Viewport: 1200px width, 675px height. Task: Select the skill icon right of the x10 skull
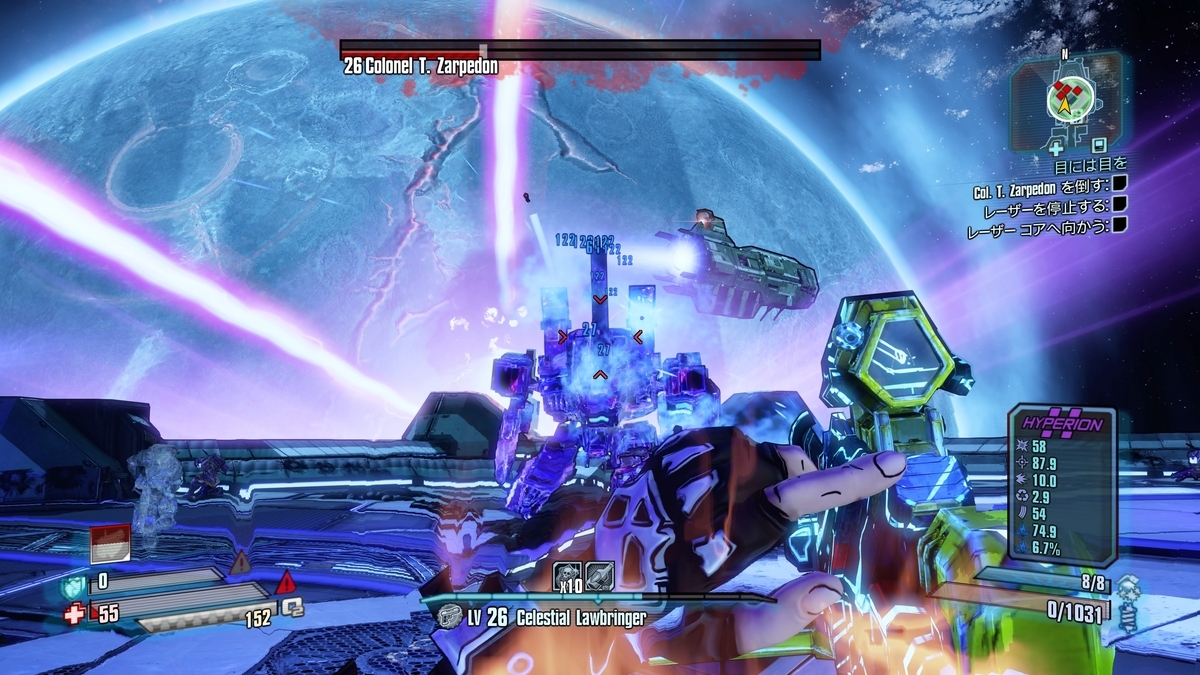click(x=598, y=574)
